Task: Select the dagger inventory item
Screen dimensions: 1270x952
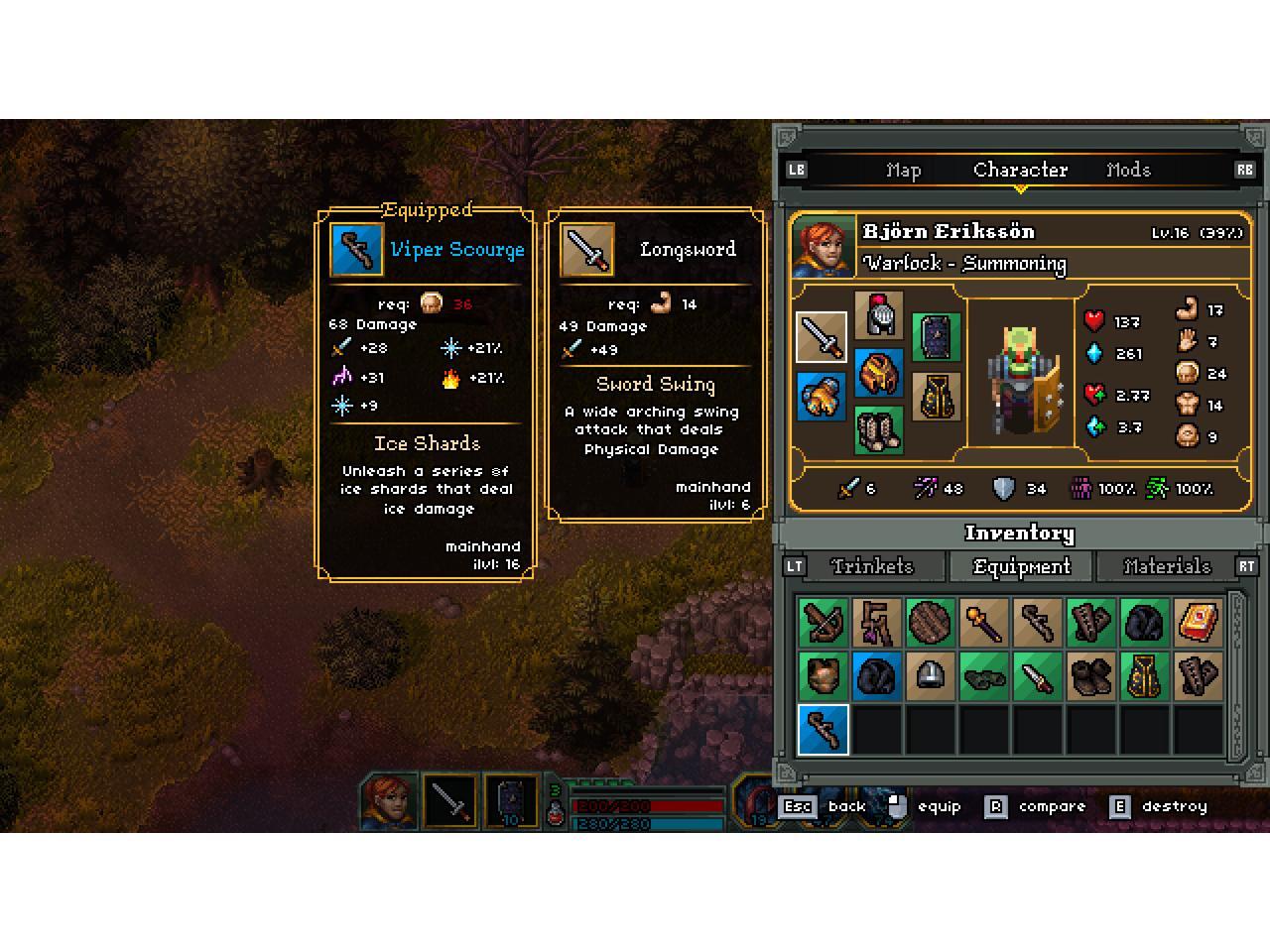Action: (1037, 676)
